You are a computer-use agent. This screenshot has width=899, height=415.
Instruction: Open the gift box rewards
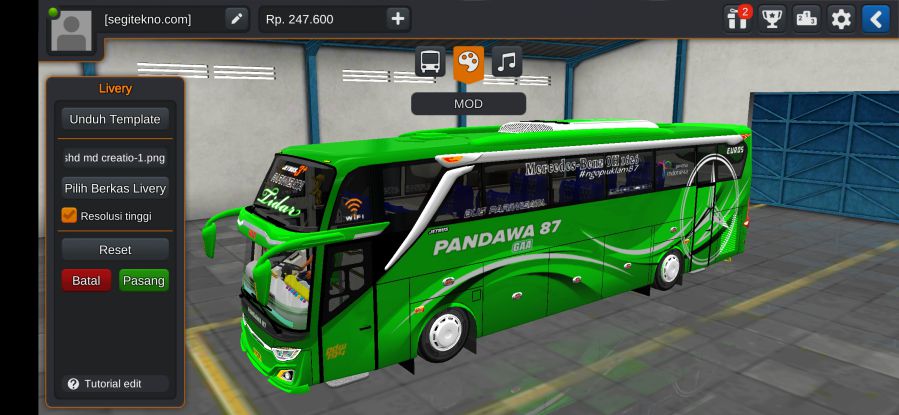[x=738, y=18]
